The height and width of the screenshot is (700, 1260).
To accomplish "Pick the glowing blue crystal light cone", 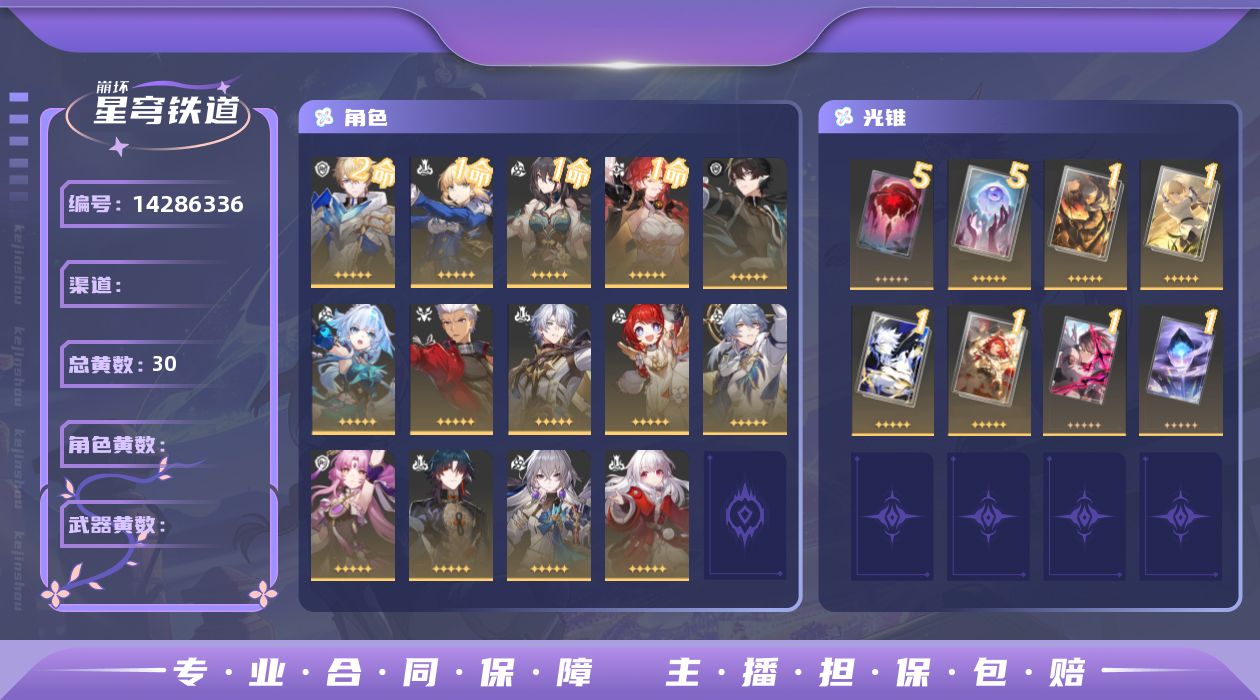I will [x=1181, y=369].
